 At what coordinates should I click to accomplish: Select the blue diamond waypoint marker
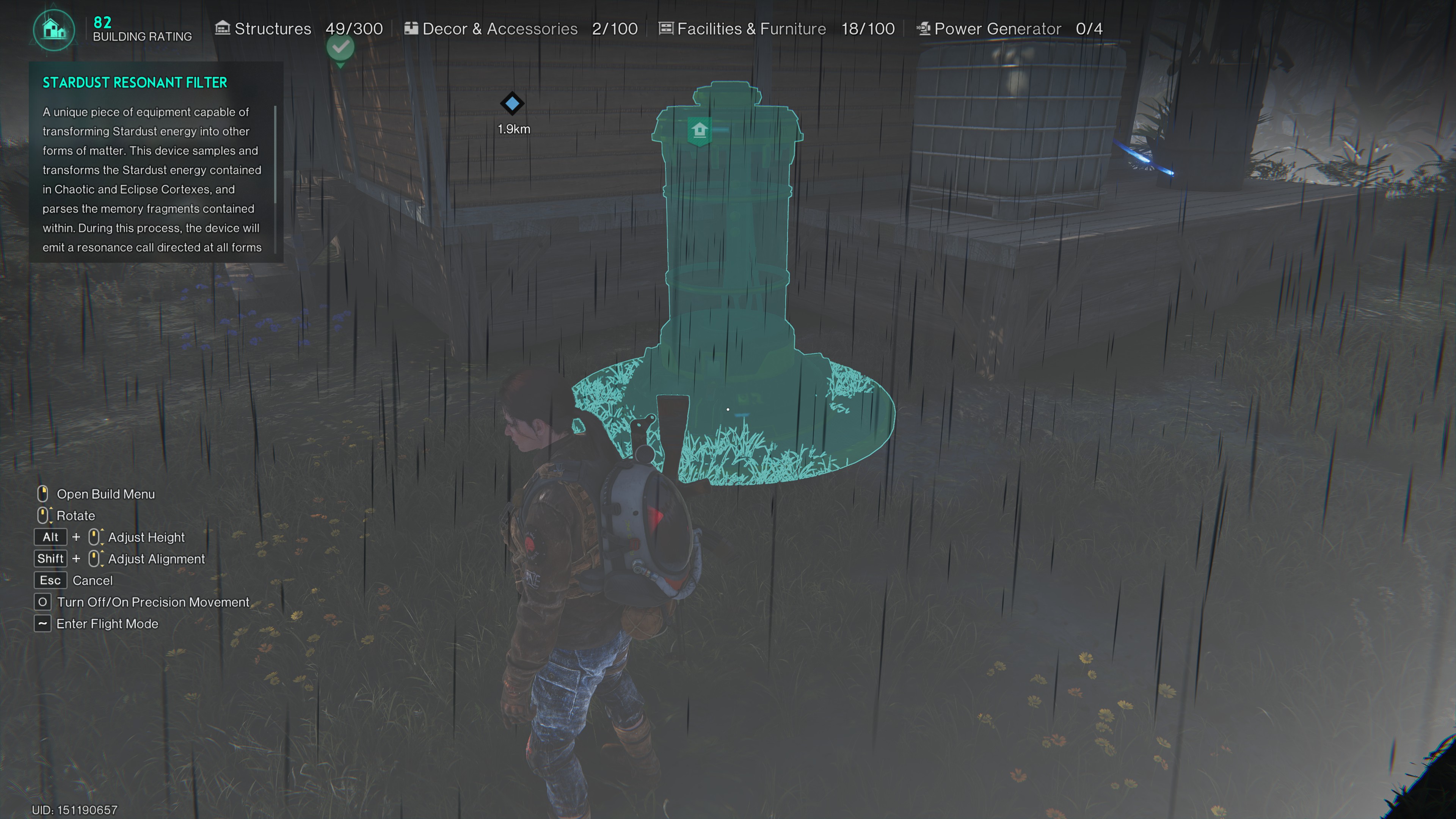point(512,104)
